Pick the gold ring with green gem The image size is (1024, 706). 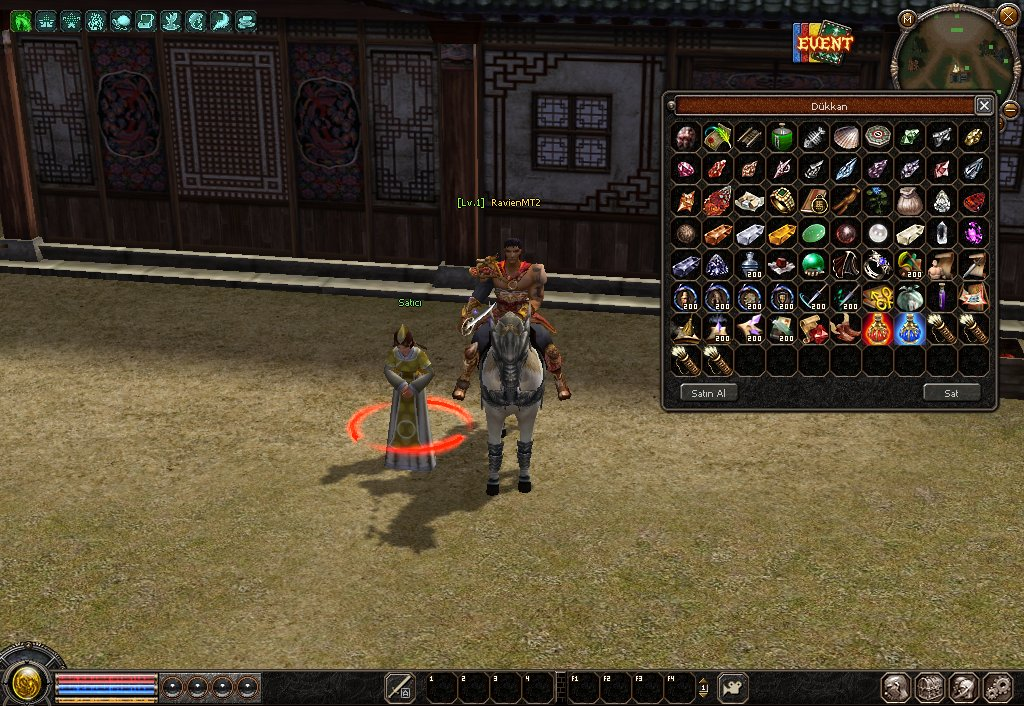(x=782, y=201)
